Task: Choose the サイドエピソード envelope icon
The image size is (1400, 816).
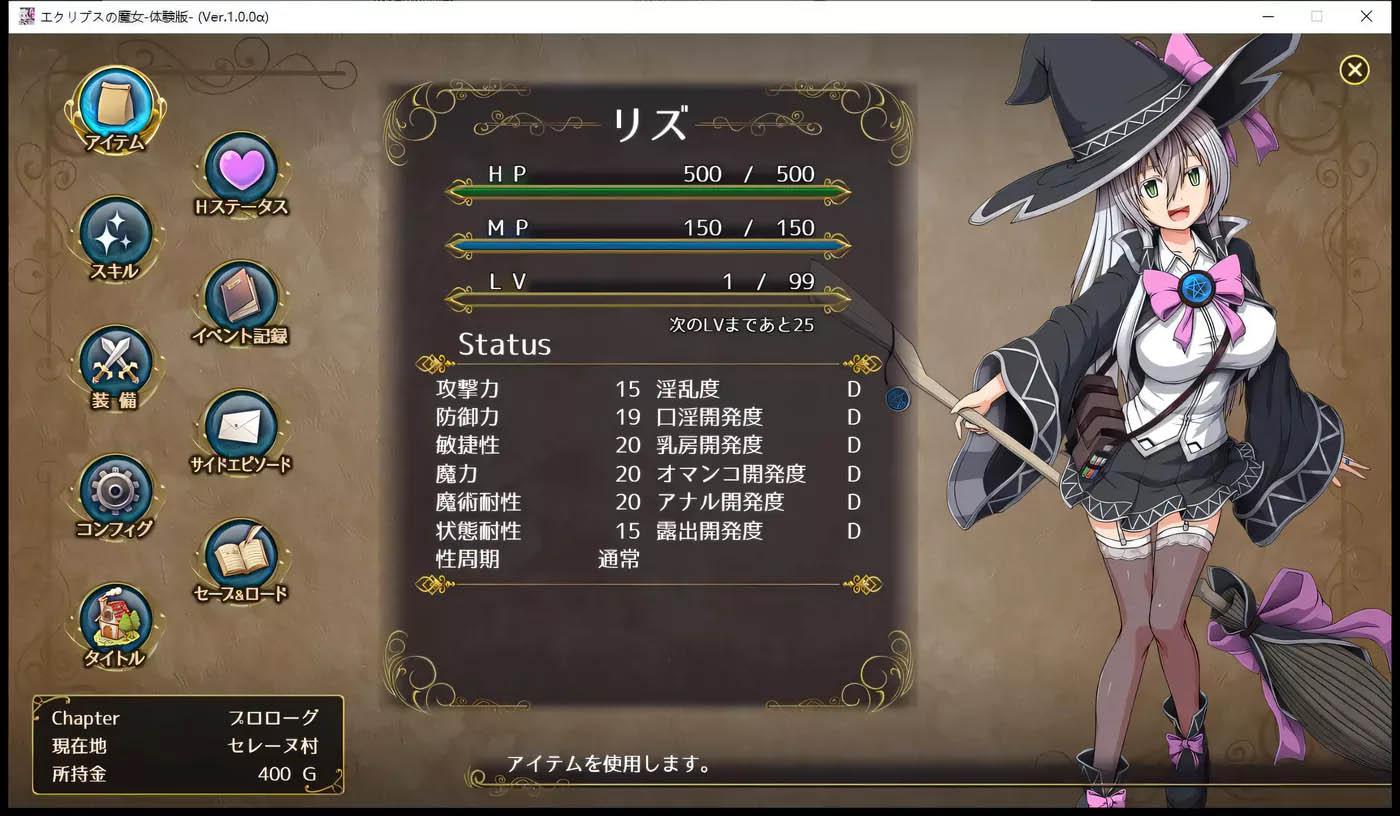Action: (241, 428)
